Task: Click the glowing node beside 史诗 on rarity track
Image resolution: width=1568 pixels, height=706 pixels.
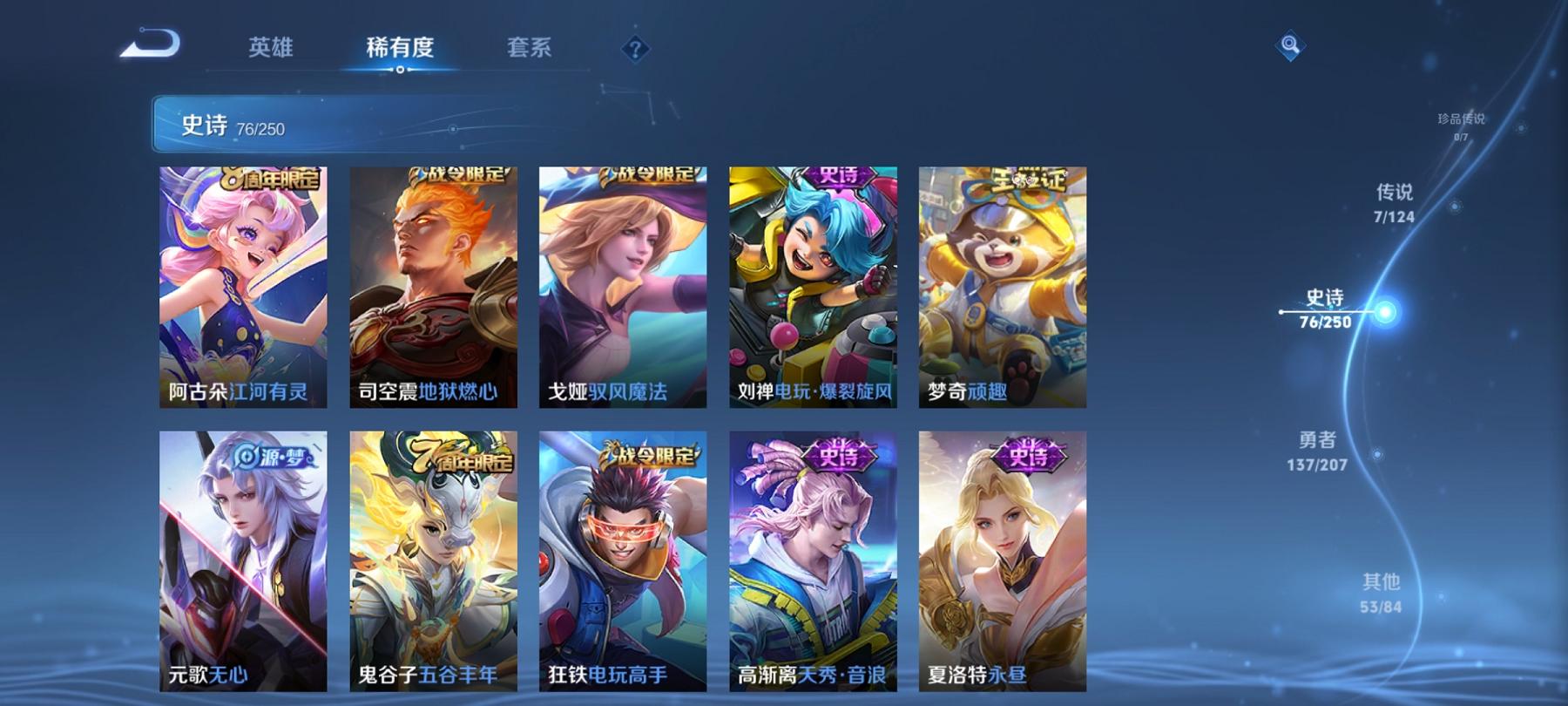Action: [x=1383, y=311]
